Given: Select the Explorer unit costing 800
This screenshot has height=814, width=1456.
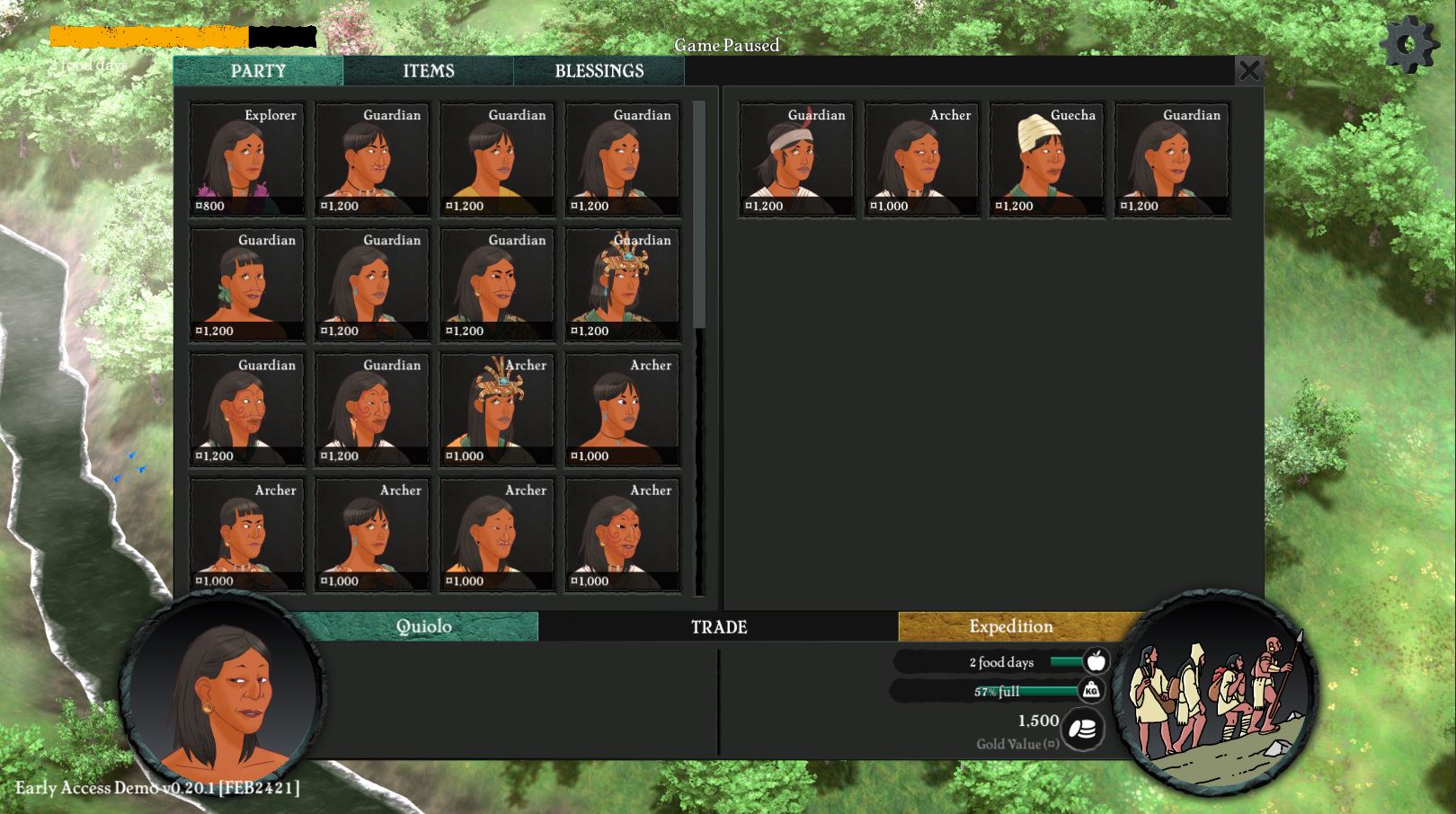Looking at the screenshot, I should [247, 159].
